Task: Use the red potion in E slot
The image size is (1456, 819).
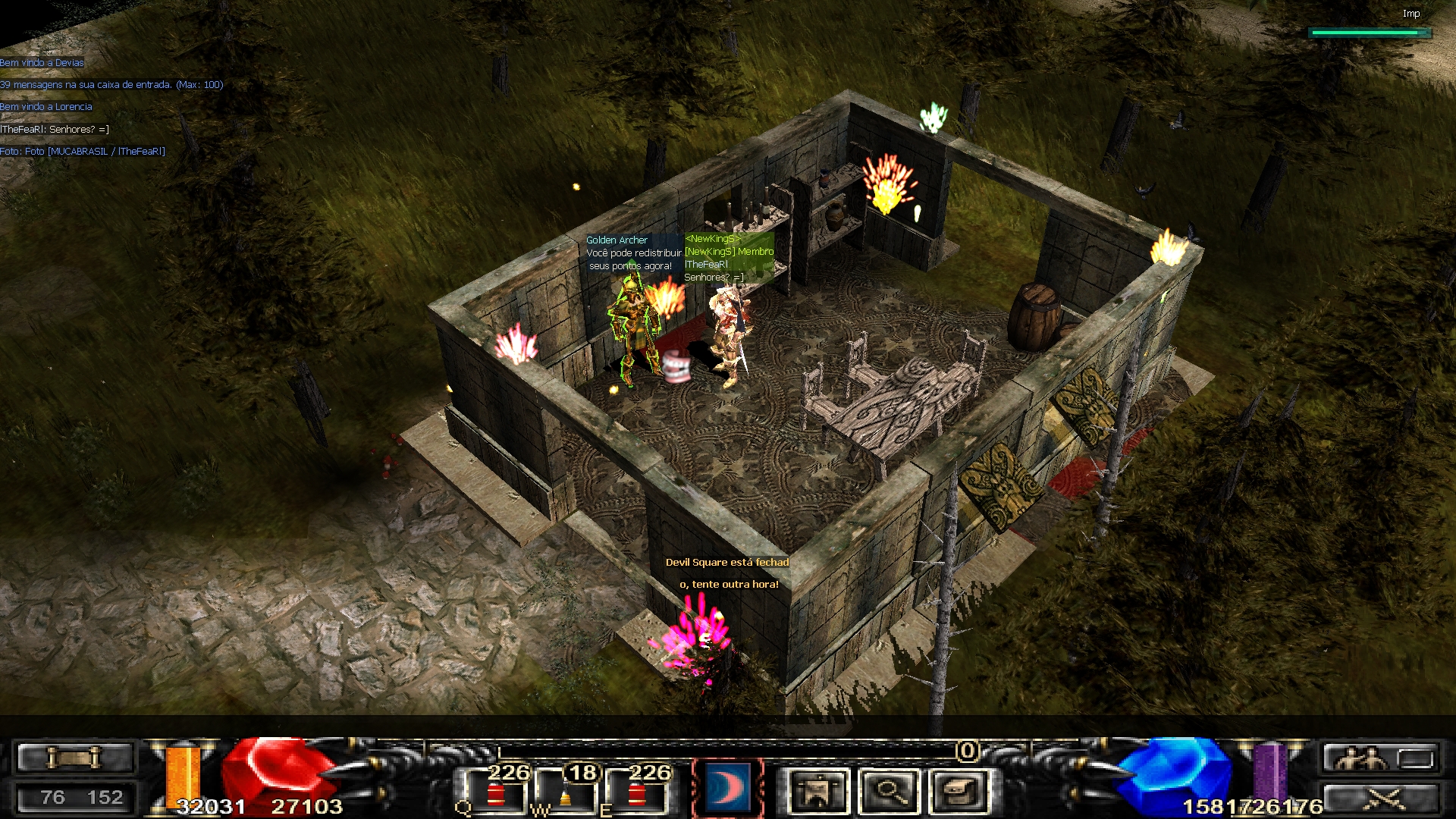Action: pos(637,793)
